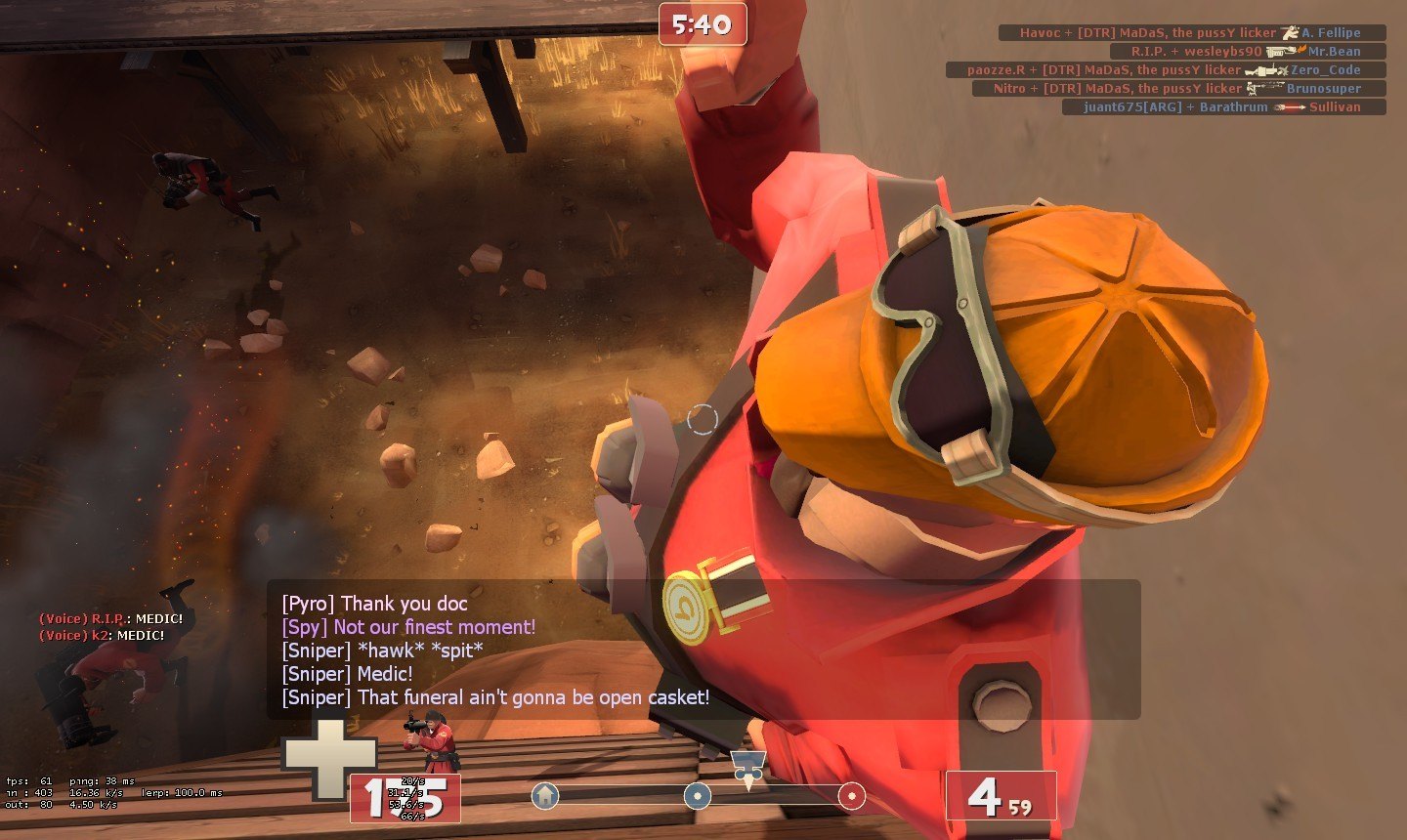The width and height of the screenshot is (1407, 840).
Task: Select the Sullivan rocket kill entry
Action: (x=1223, y=107)
